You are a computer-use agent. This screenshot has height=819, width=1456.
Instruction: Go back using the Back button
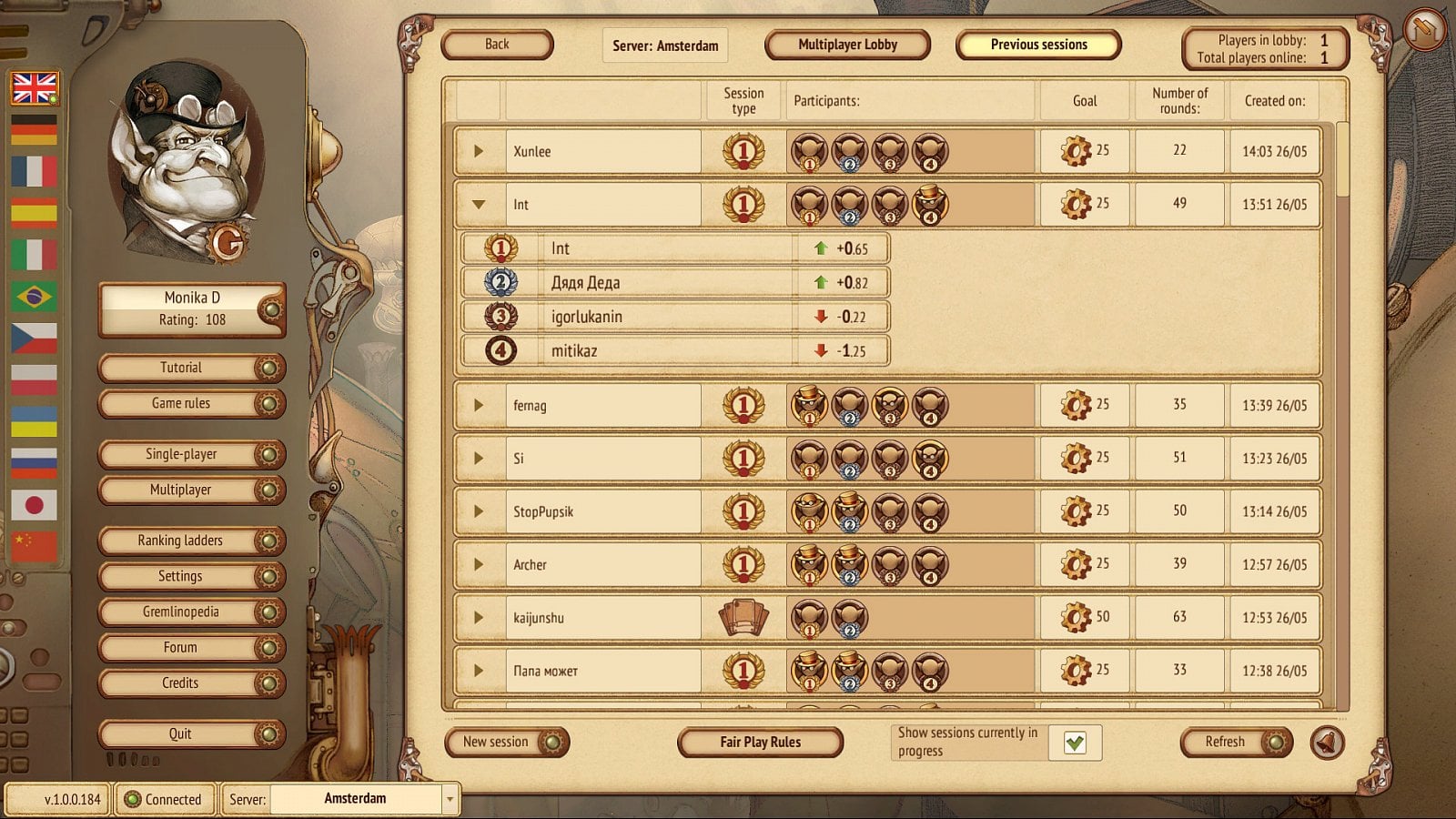coord(497,45)
